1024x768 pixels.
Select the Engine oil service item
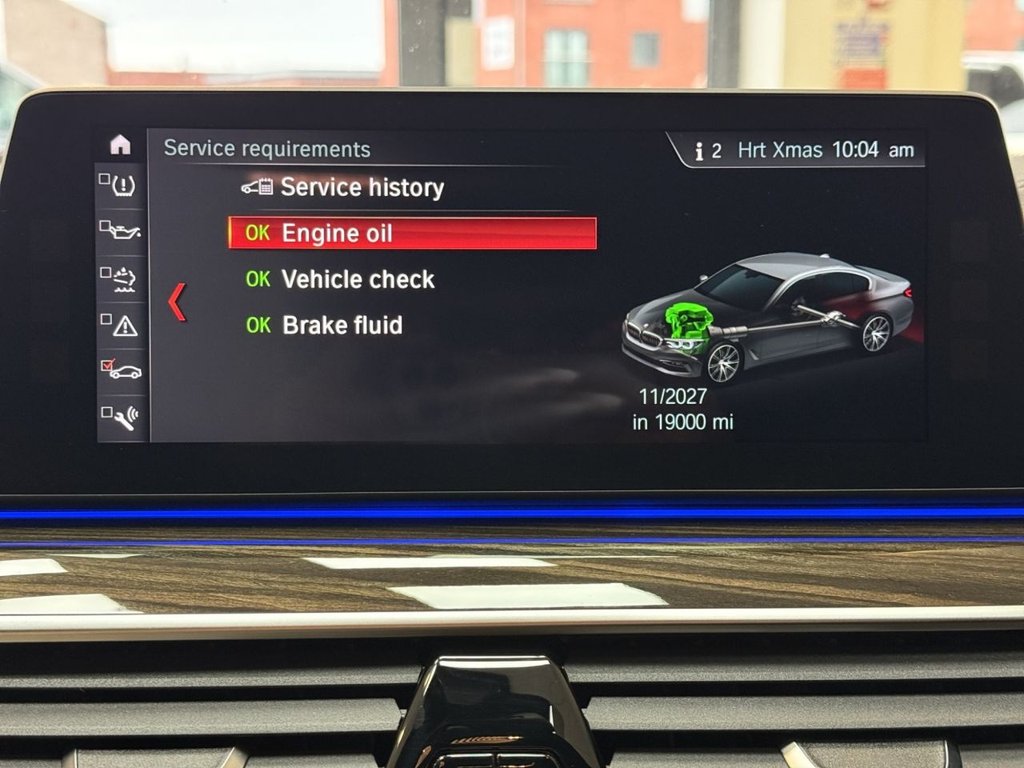coord(412,233)
